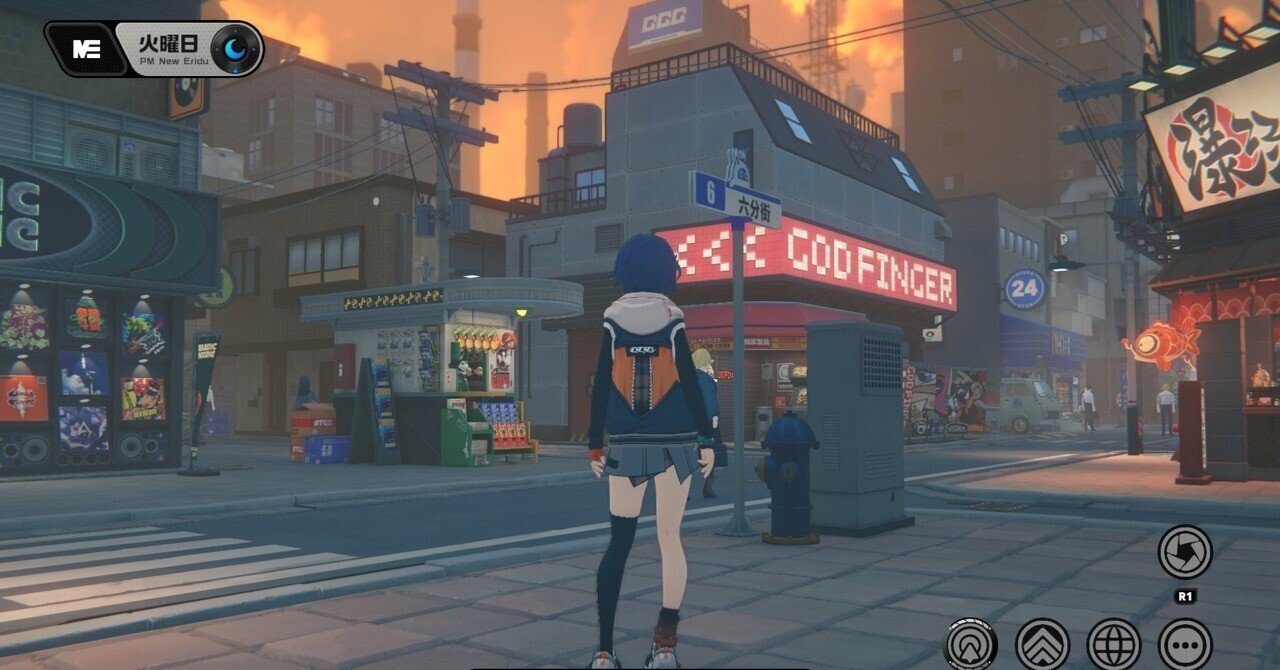
Task: Click the three-dots more options button
Action: 1185,644
